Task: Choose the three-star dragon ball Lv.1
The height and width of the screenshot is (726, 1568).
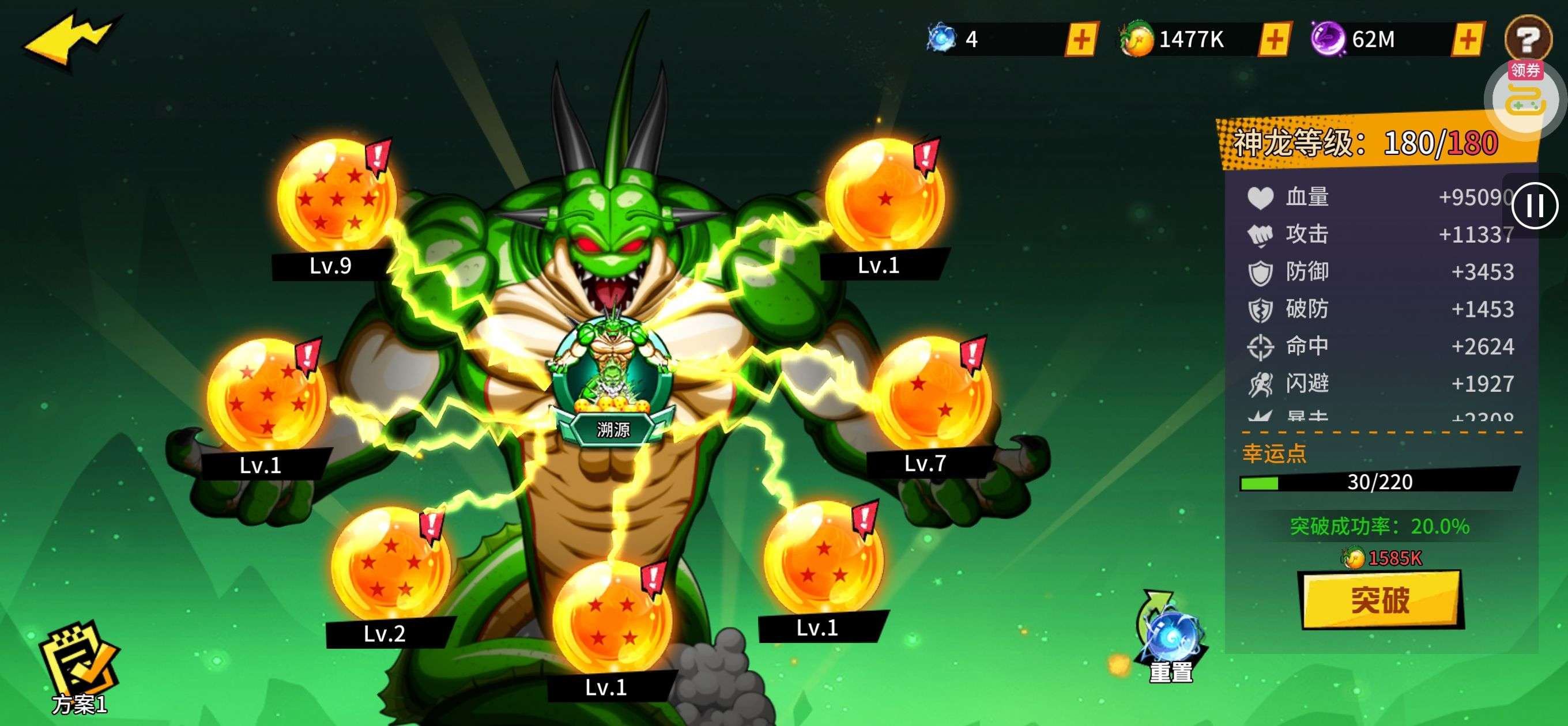Action: pyautogui.click(x=823, y=557)
